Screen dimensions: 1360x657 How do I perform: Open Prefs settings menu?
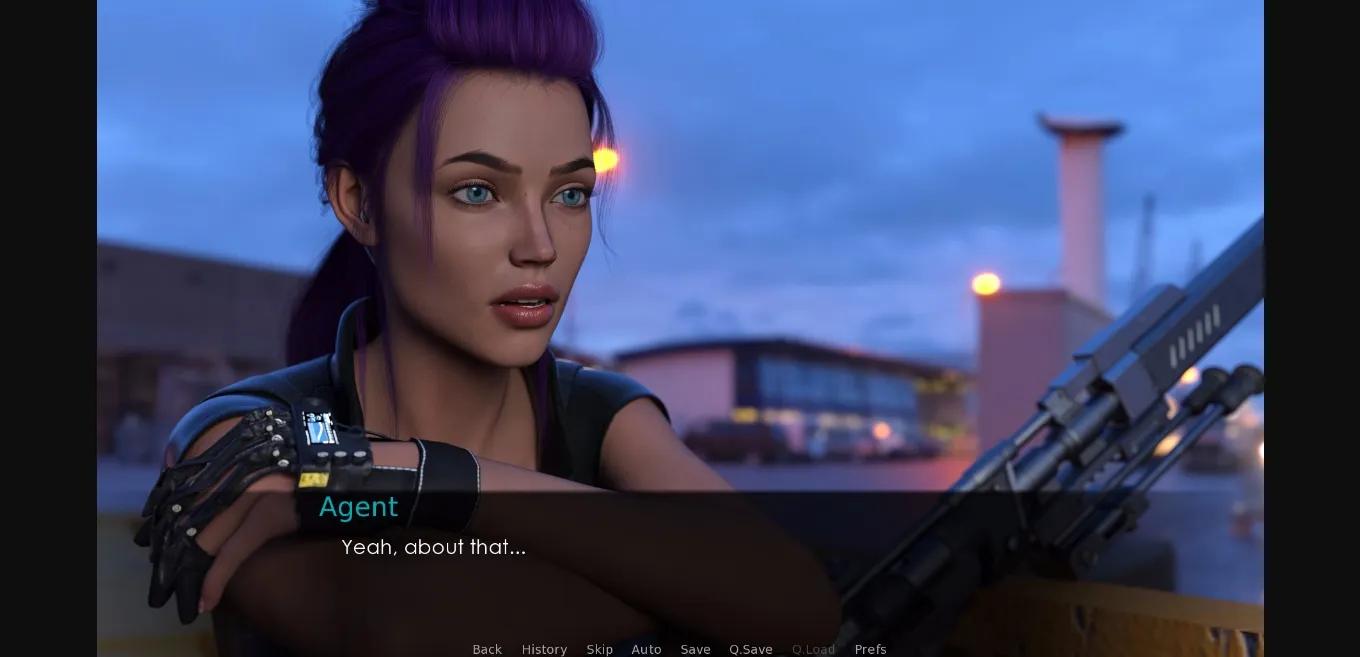(870, 649)
